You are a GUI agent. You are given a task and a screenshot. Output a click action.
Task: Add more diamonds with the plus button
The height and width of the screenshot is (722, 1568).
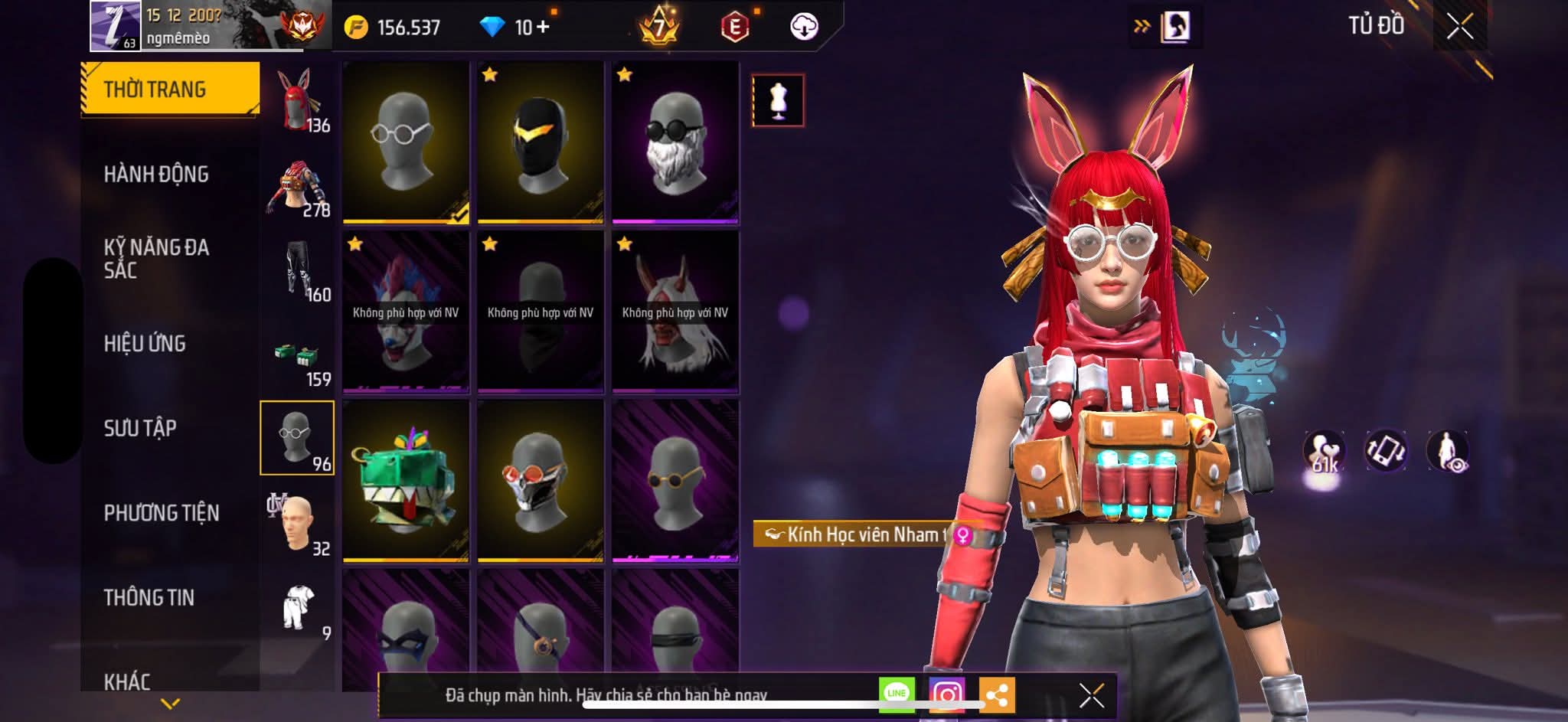(543, 28)
